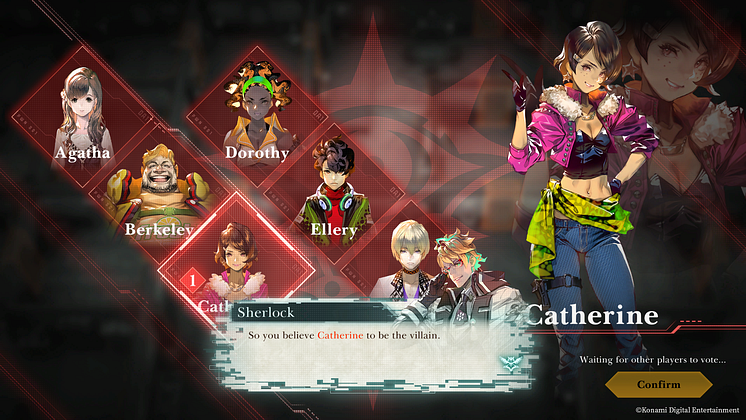Confirm the vote with the Confirm button
746x420 pixels.
pyautogui.click(x=658, y=384)
